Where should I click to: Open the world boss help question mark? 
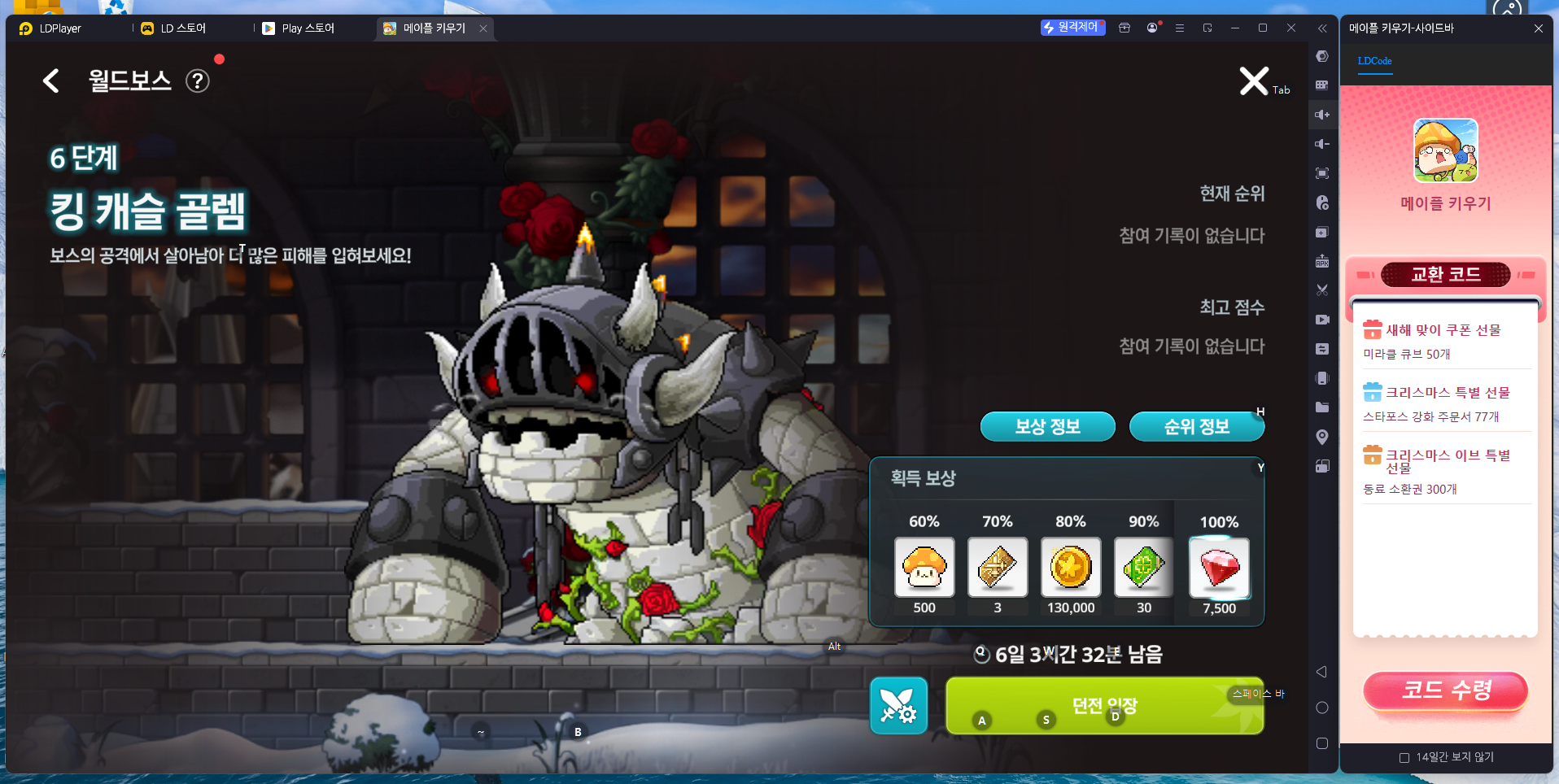pyautogui.click(x=197, y=81)
